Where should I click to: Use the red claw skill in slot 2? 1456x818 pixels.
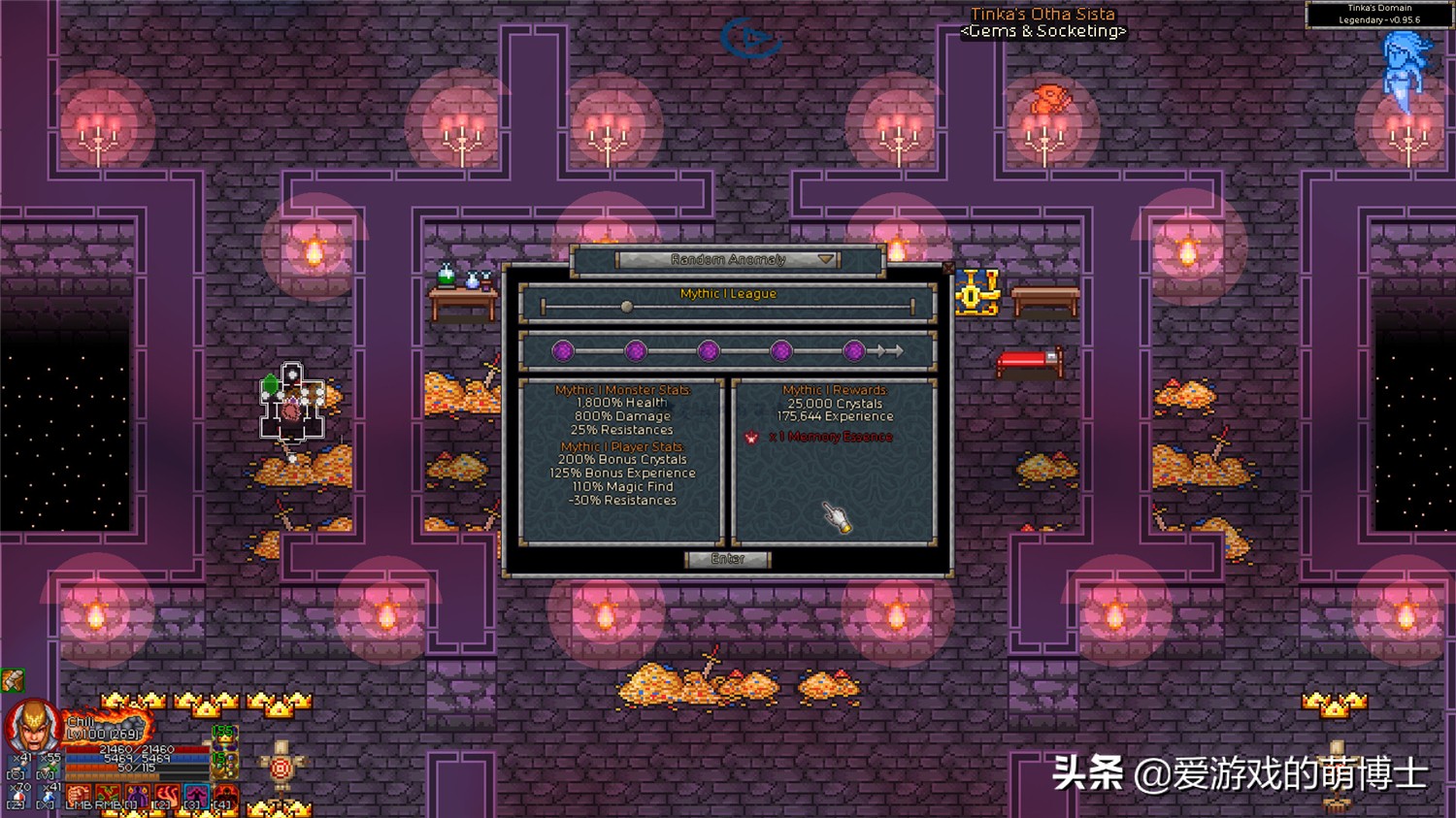(166, 797)
